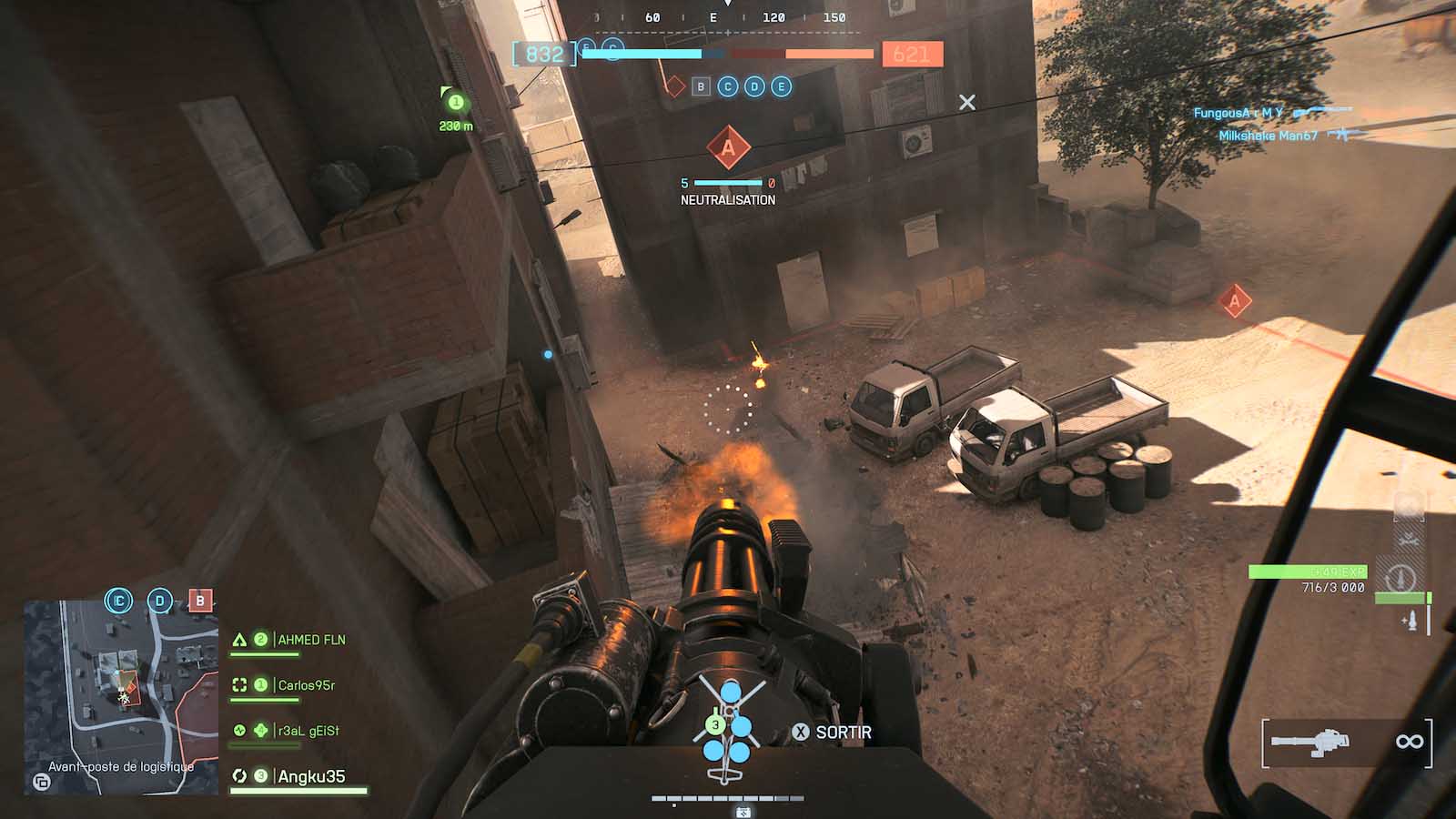Screen dimensions: 1456x819
Task: Click the large red objective A diamond
Action: click(728, 148)
